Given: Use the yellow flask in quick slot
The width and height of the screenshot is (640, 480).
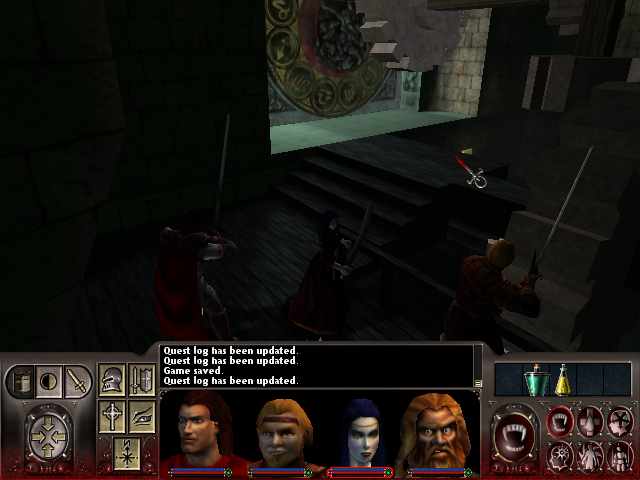Looking at the screenshot, I should 563,379.
